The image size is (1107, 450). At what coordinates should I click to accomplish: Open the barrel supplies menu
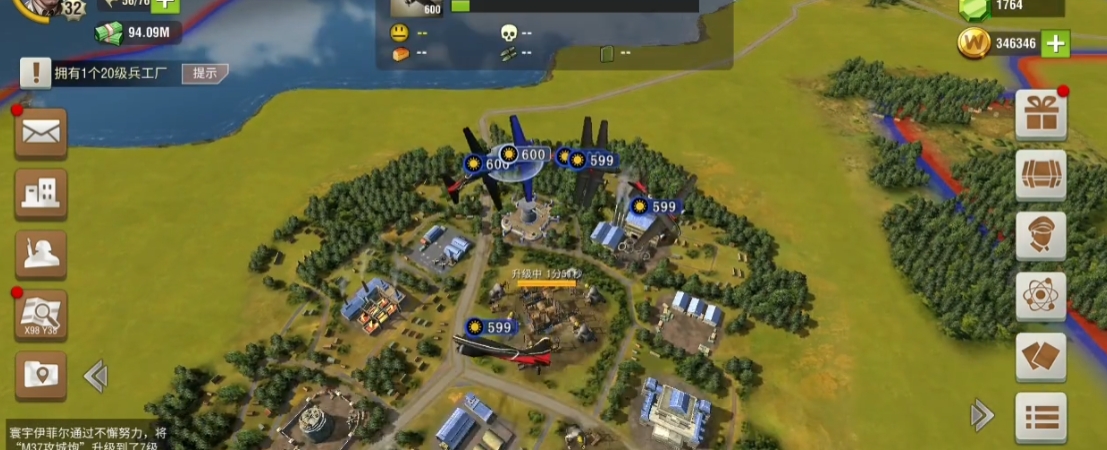[x=1040, y=175]
